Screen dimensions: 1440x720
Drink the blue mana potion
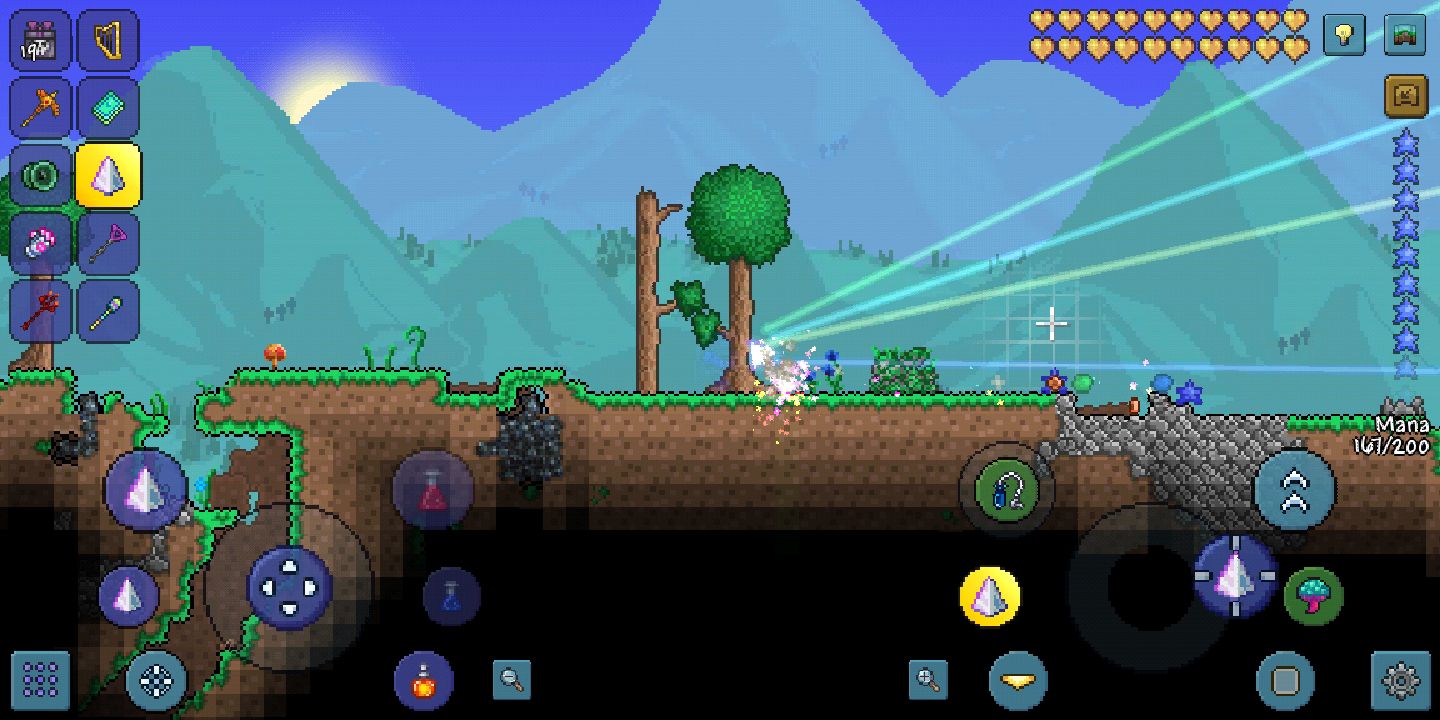click(x=455, y=596)
